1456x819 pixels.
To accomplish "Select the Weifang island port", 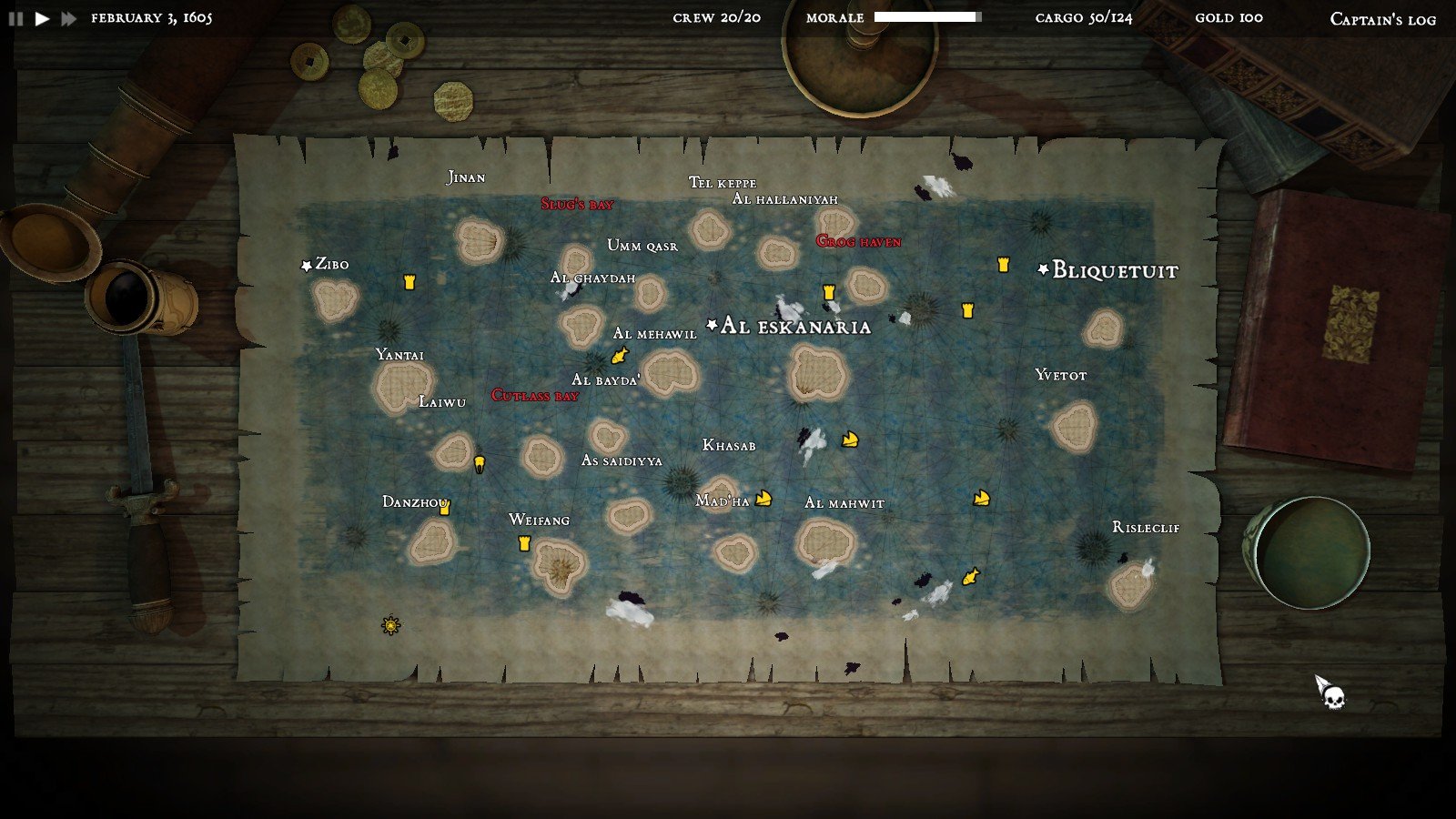I will coord(539,521).
